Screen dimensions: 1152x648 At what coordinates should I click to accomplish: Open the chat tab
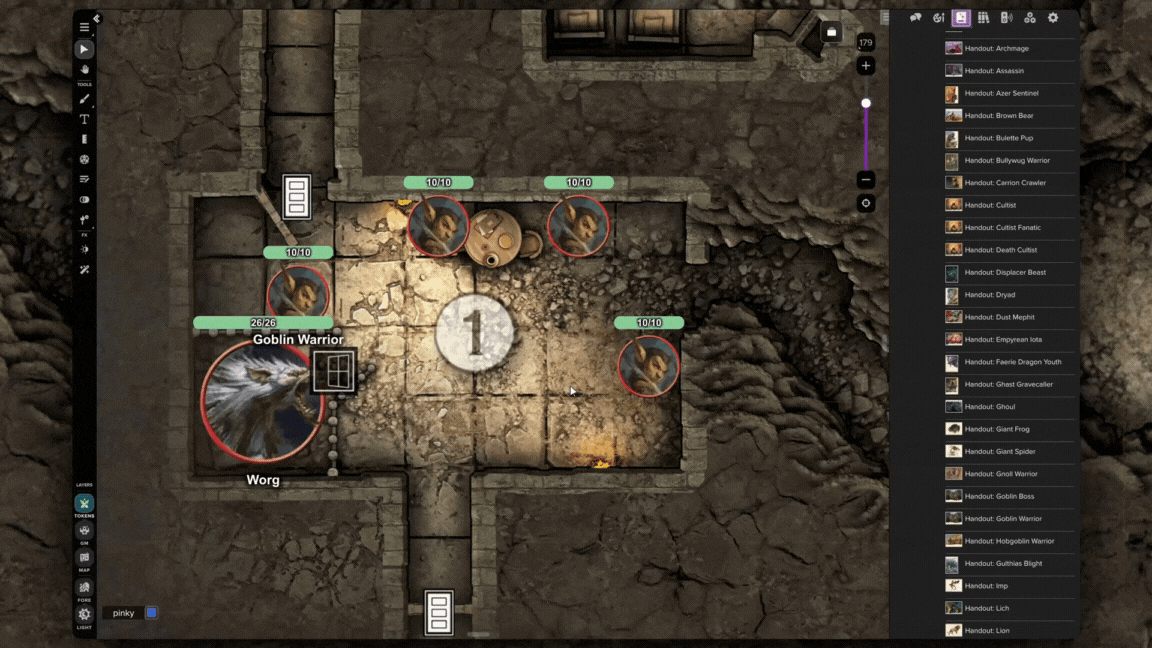(915, 18)
